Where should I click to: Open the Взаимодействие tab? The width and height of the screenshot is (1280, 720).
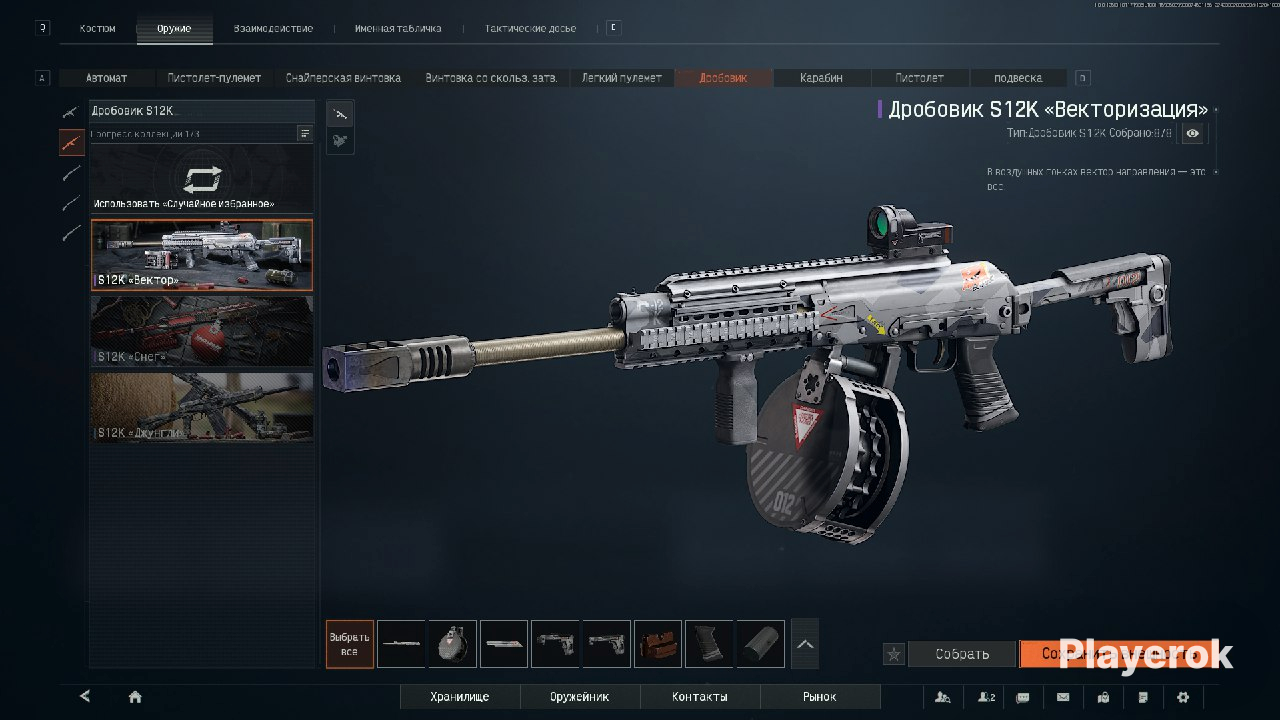273,29
